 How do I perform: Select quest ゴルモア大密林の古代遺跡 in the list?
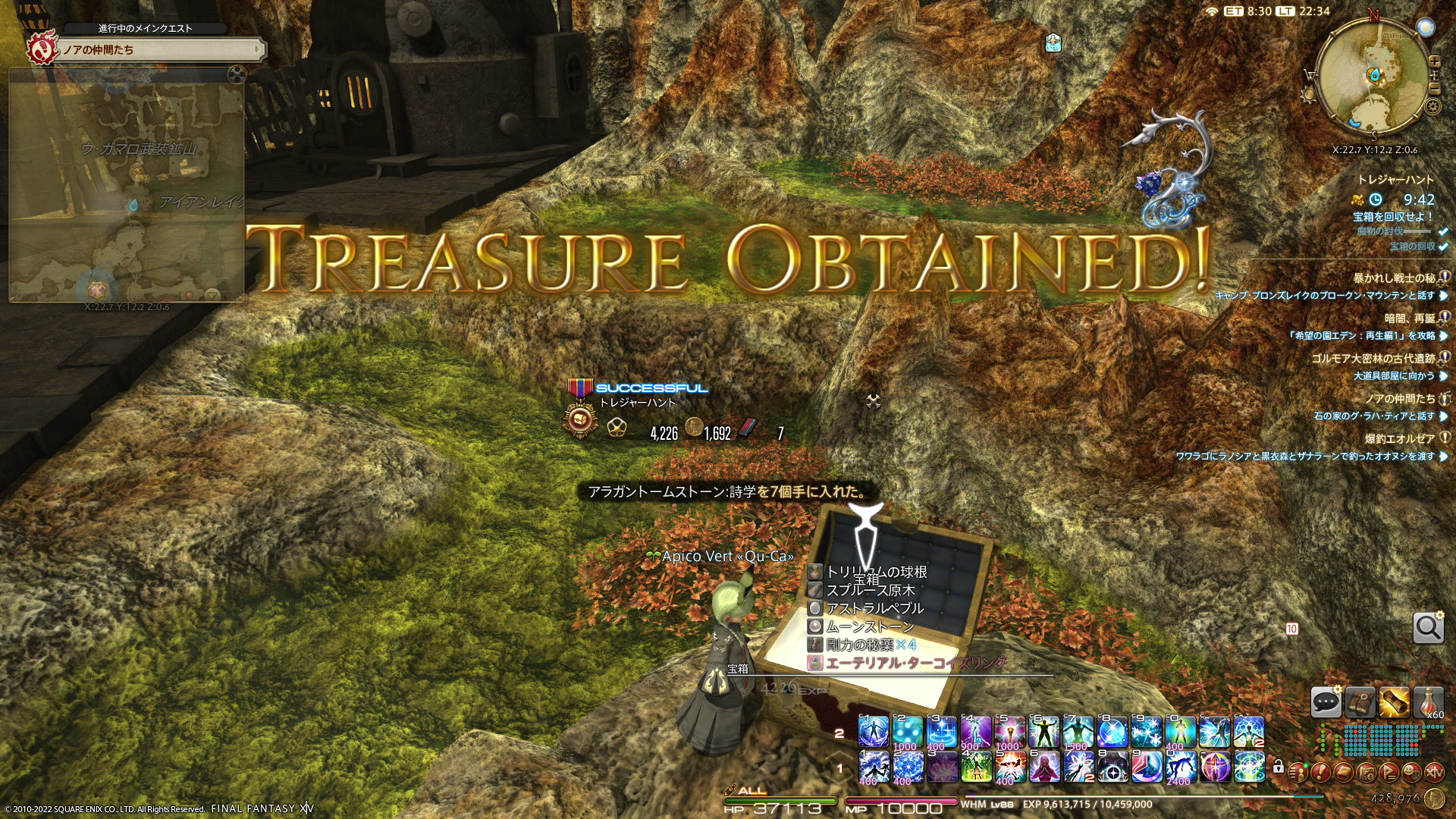[1373, 359]
